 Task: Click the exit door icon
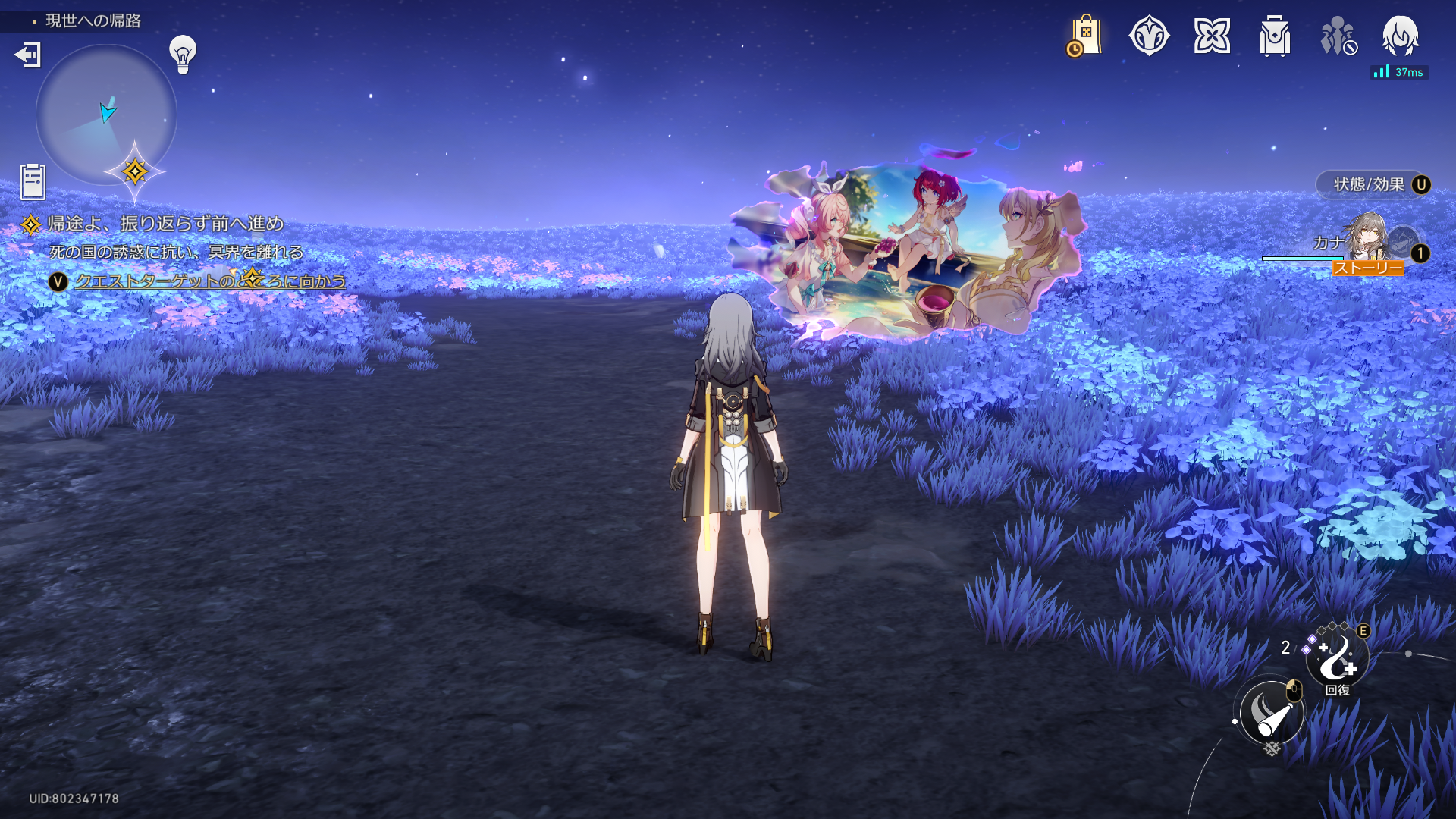pos(28,55)
